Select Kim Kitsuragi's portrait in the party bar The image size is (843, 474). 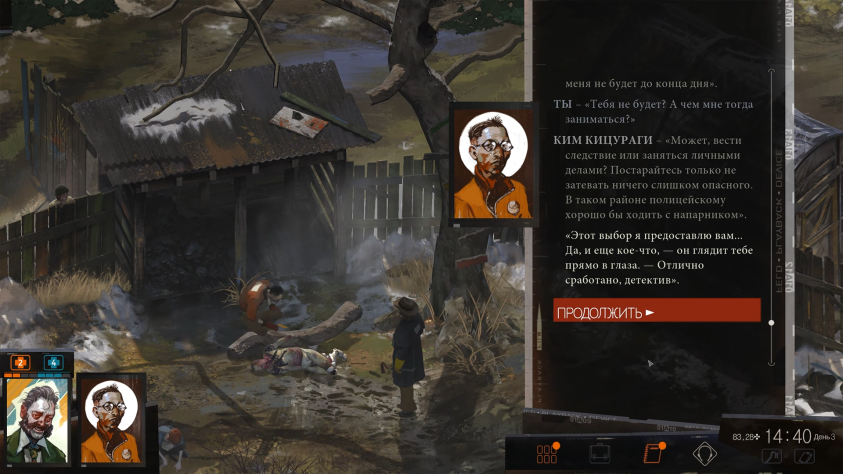[112, 420]
